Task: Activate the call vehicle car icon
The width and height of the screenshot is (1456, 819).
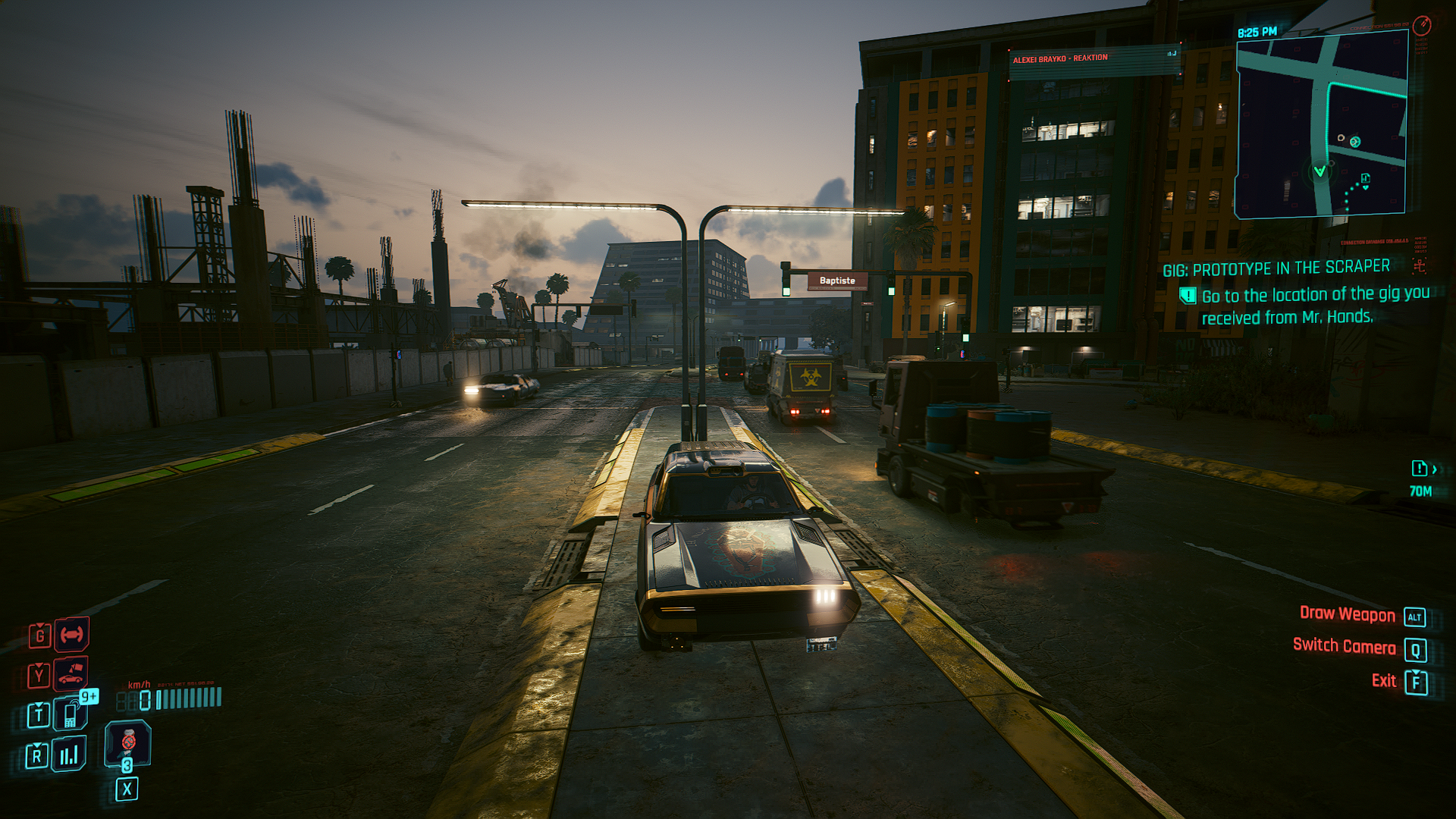Action: coord(71,674)
